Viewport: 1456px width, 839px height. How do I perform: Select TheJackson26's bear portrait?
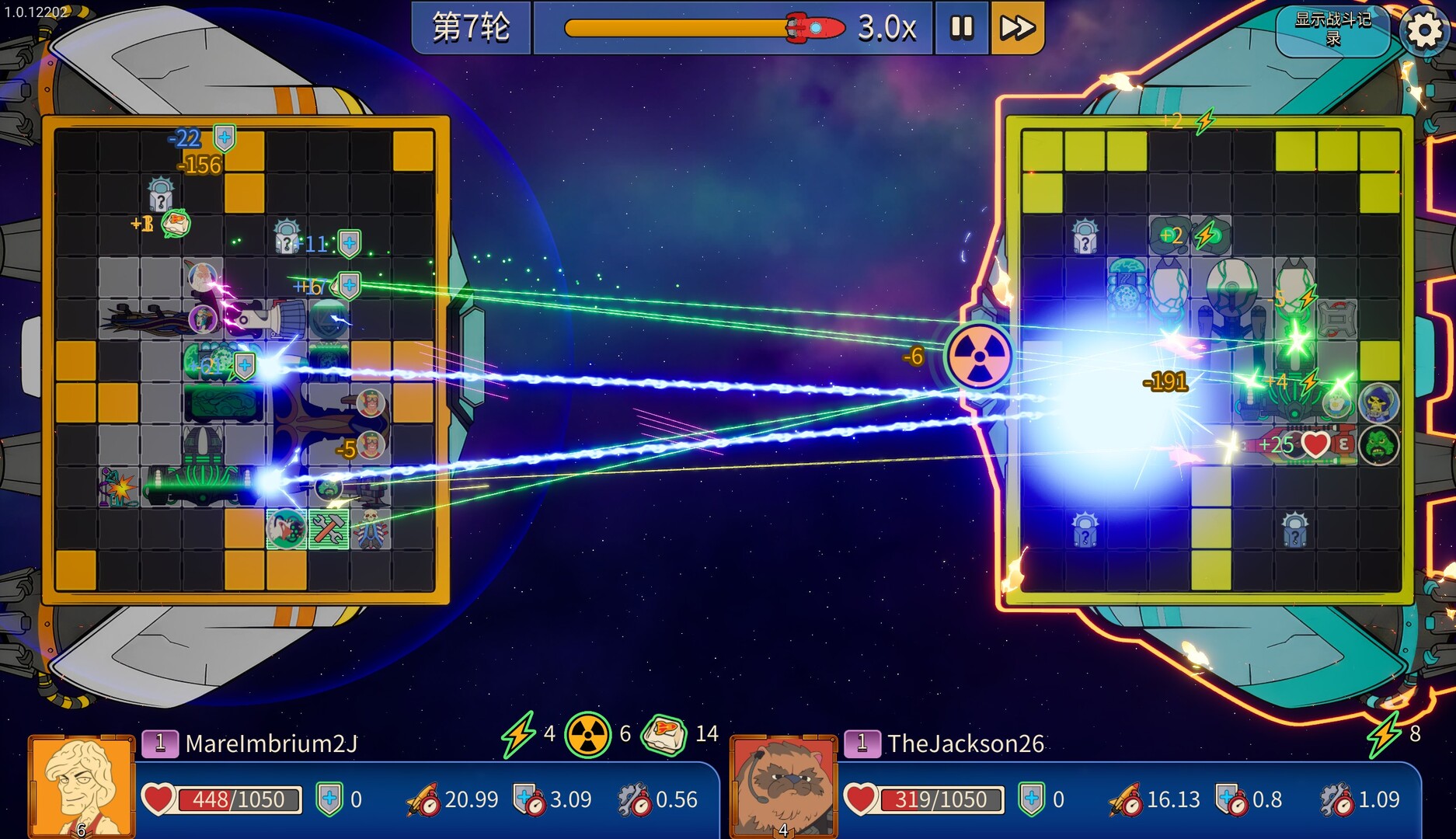click(x=783, y=786)
